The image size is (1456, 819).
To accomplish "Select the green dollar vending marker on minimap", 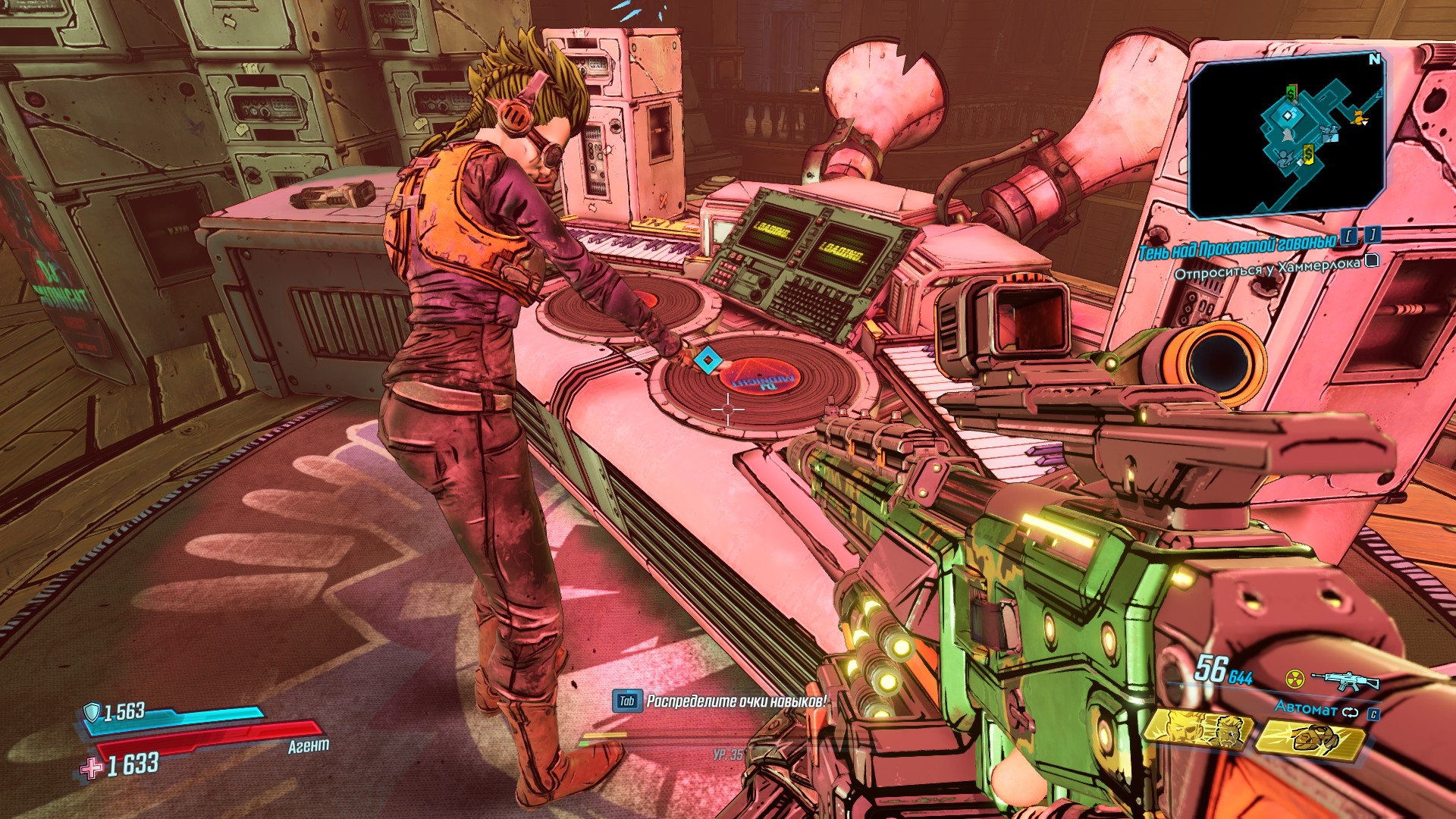I will pyautogui.click(x=1291, y=93).
